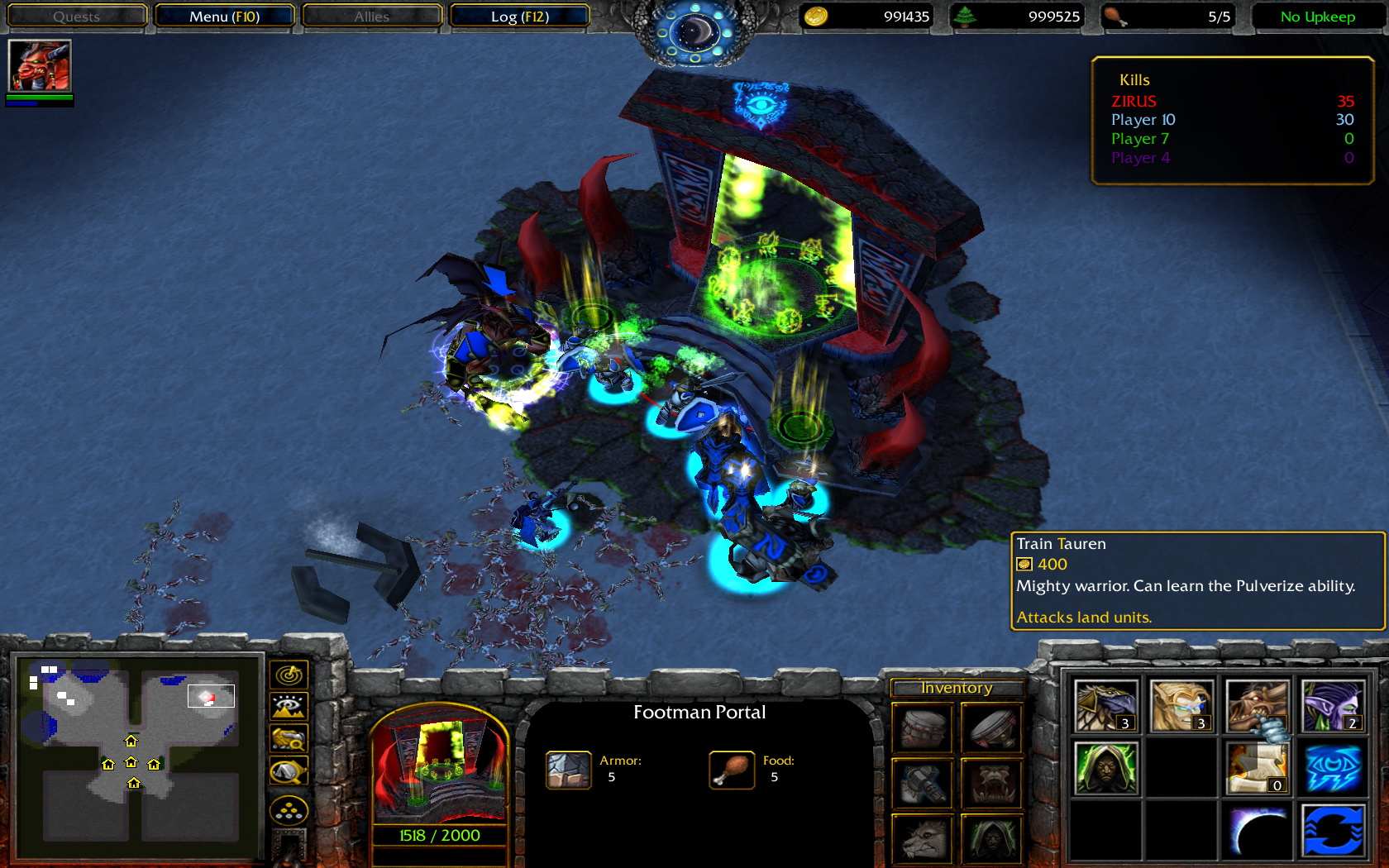This screenshot has height=868, width=1389.
Task: Click the upgrade scroll icon showing 0
Action: [1257, 769]
